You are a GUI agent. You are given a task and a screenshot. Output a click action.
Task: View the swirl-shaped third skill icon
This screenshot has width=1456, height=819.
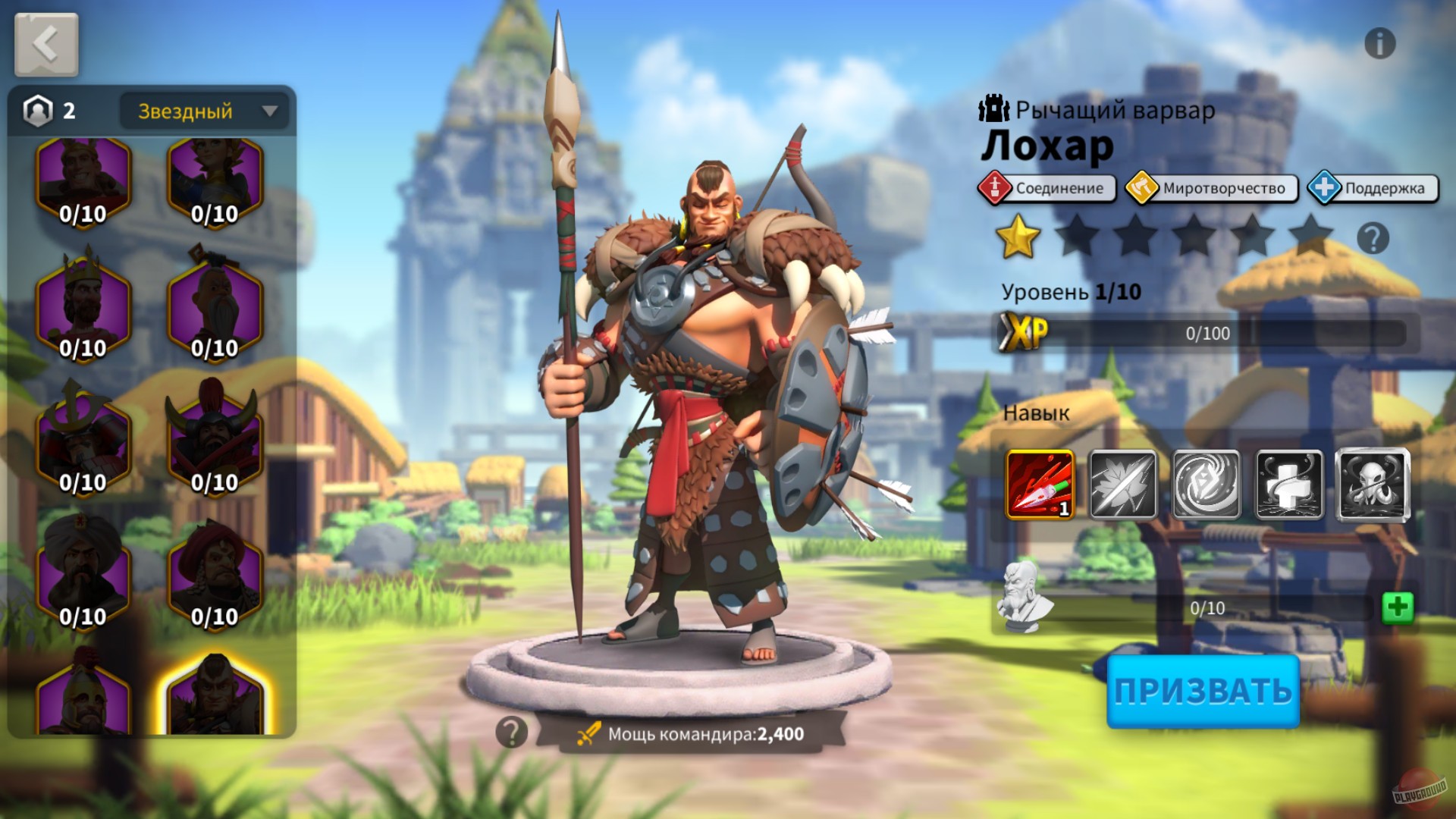coord(1209,485)
